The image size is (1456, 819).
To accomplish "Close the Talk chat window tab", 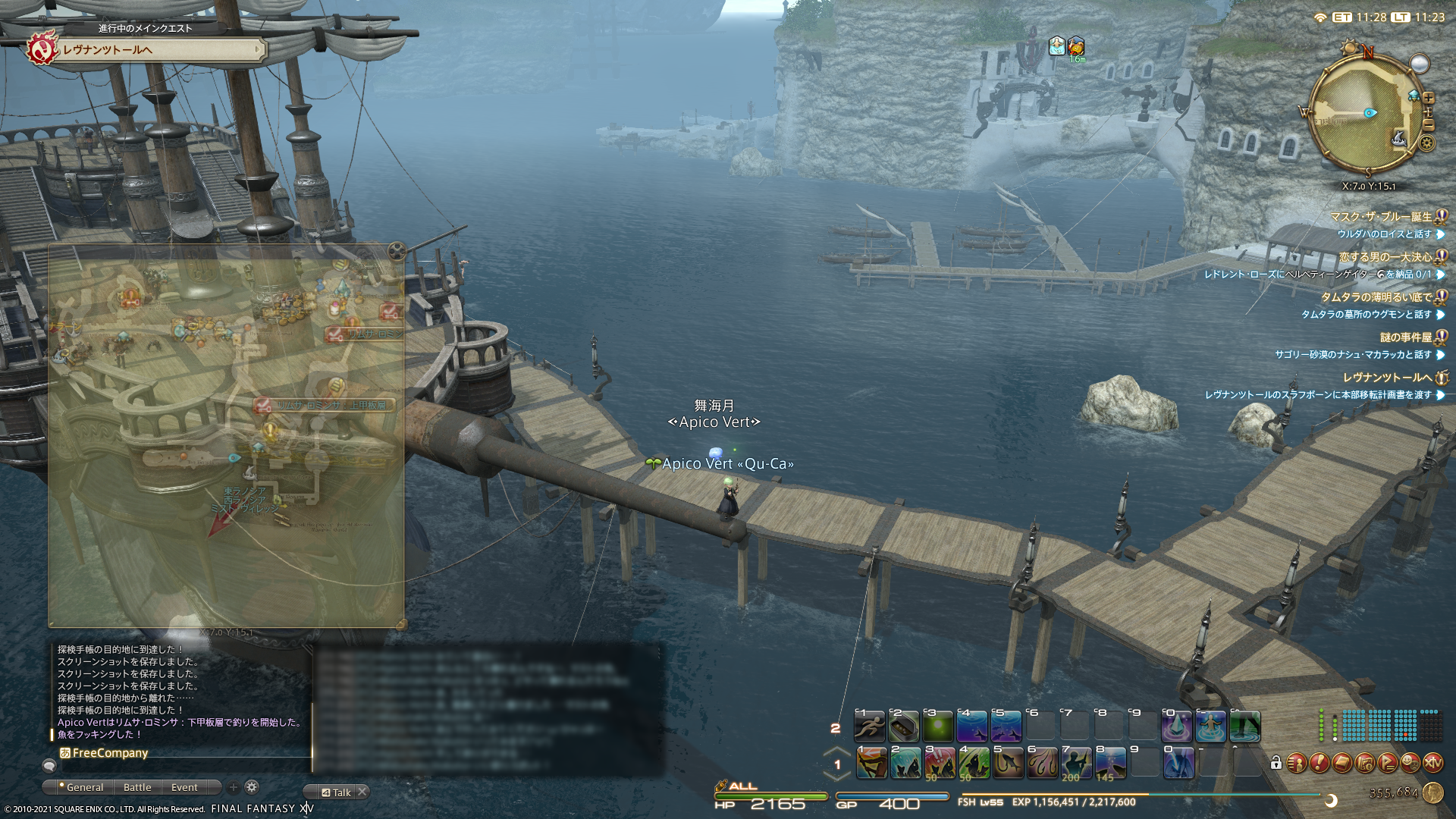I will click(x=362, y=792).
